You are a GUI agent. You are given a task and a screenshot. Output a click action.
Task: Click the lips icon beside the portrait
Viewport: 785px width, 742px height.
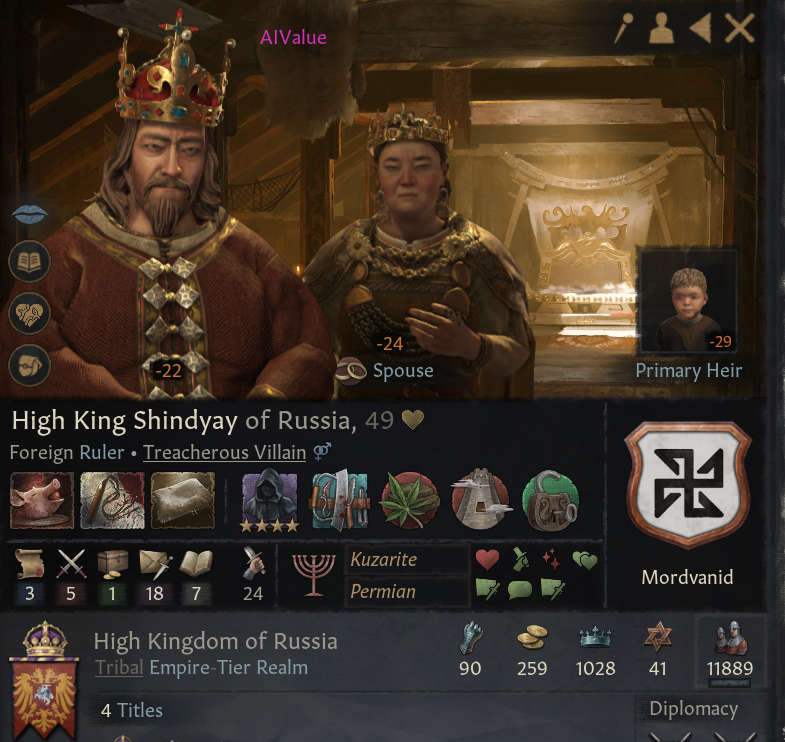(27, 215)
